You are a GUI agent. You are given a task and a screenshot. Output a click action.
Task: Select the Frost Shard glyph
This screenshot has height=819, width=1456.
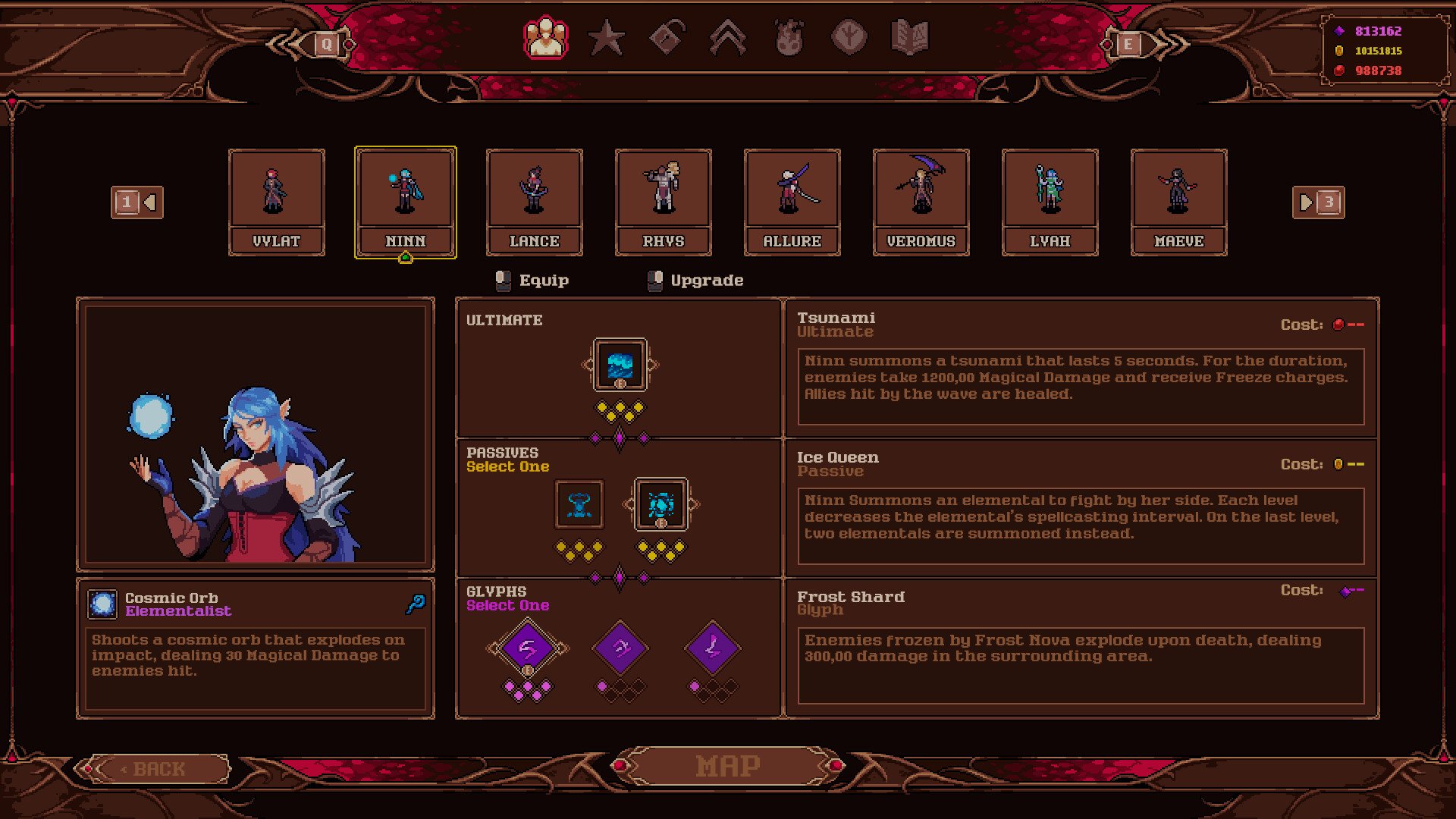(x=528, y=648)
